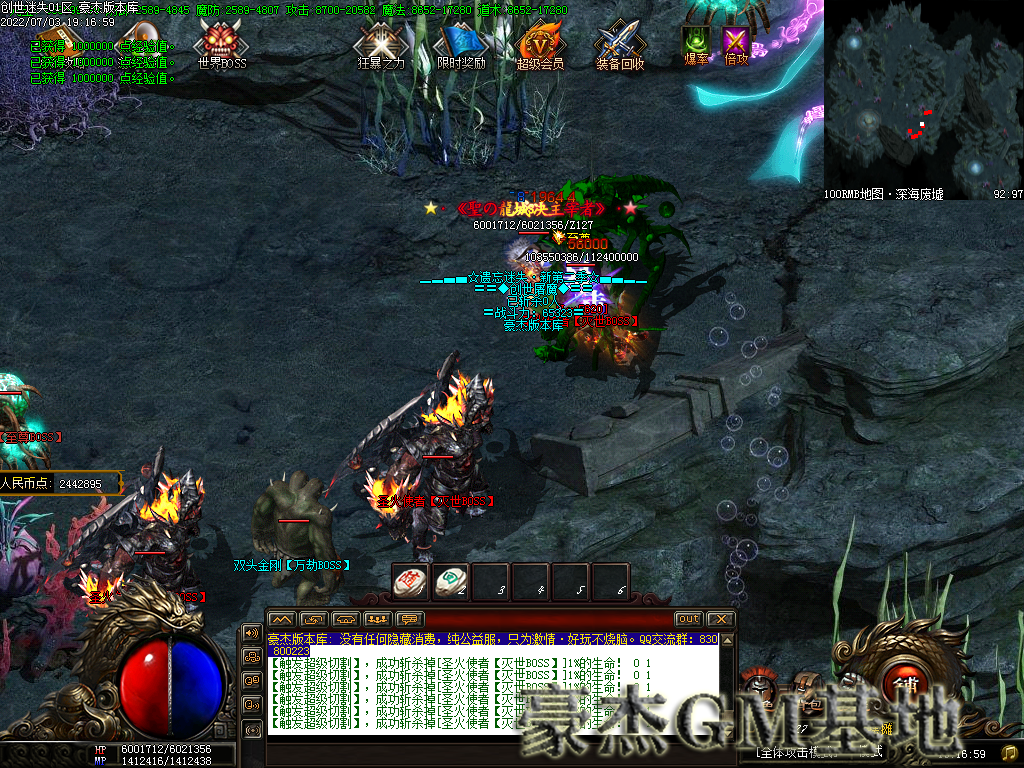Open the 限时奖励 blue flag icon

coord(460,41)
